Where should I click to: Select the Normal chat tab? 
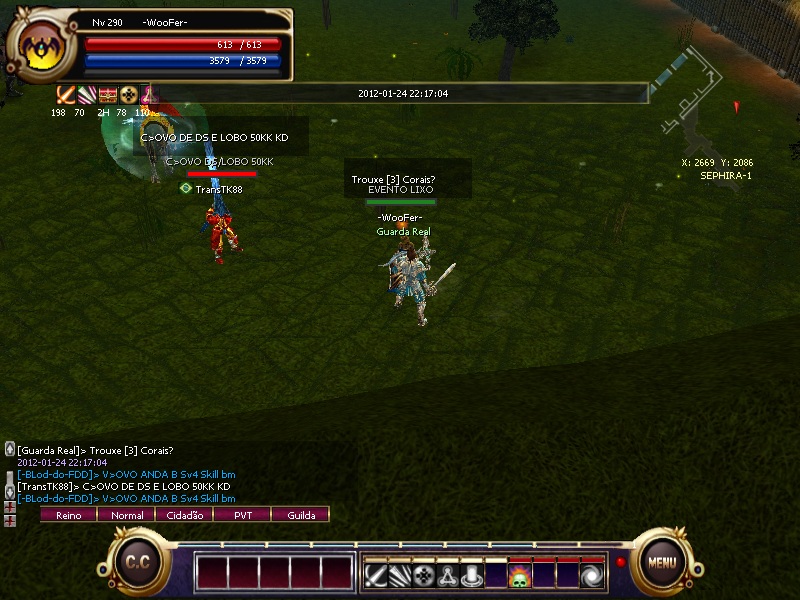[126, 515]
